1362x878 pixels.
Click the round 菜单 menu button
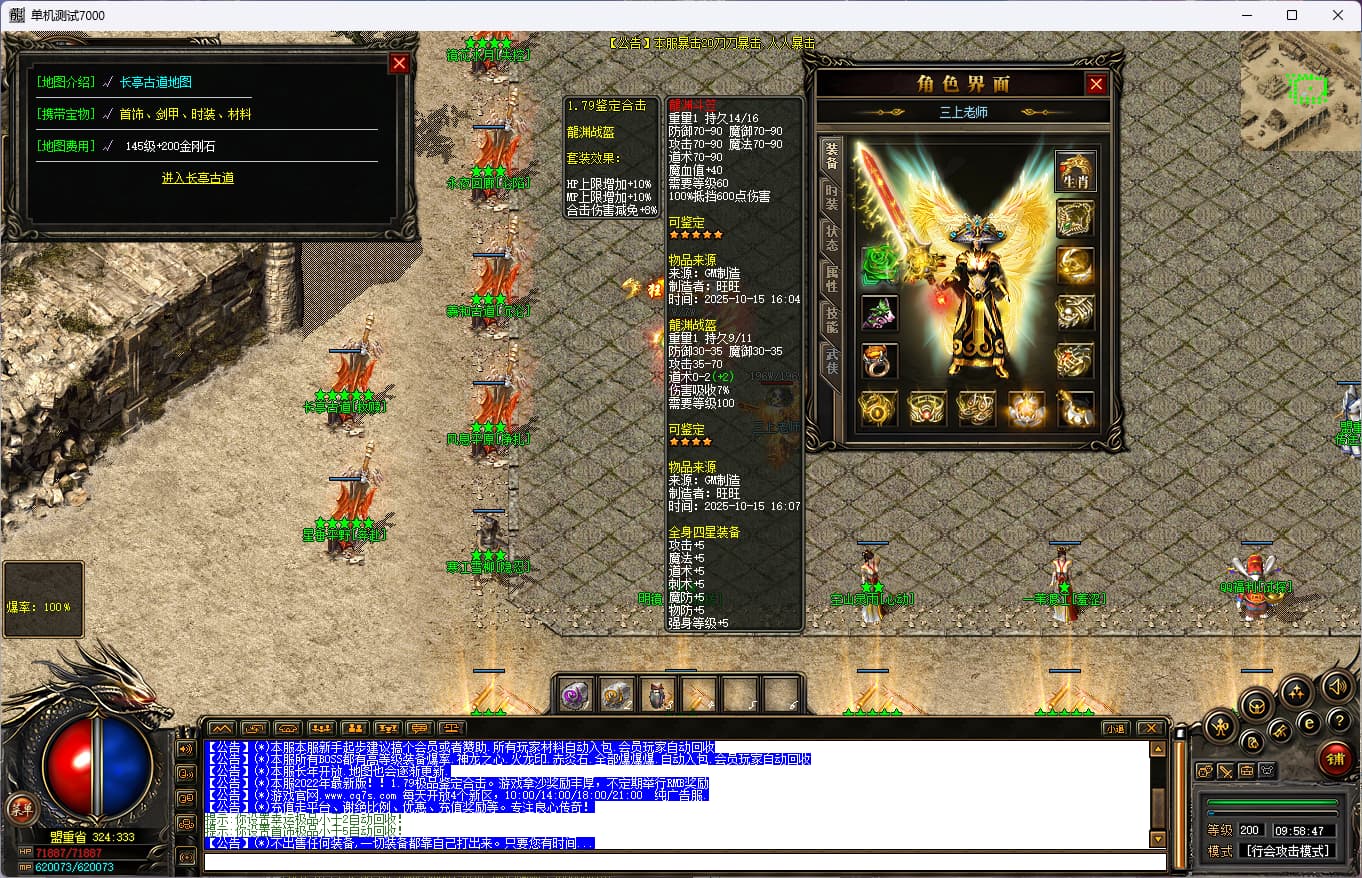point(19,808)
